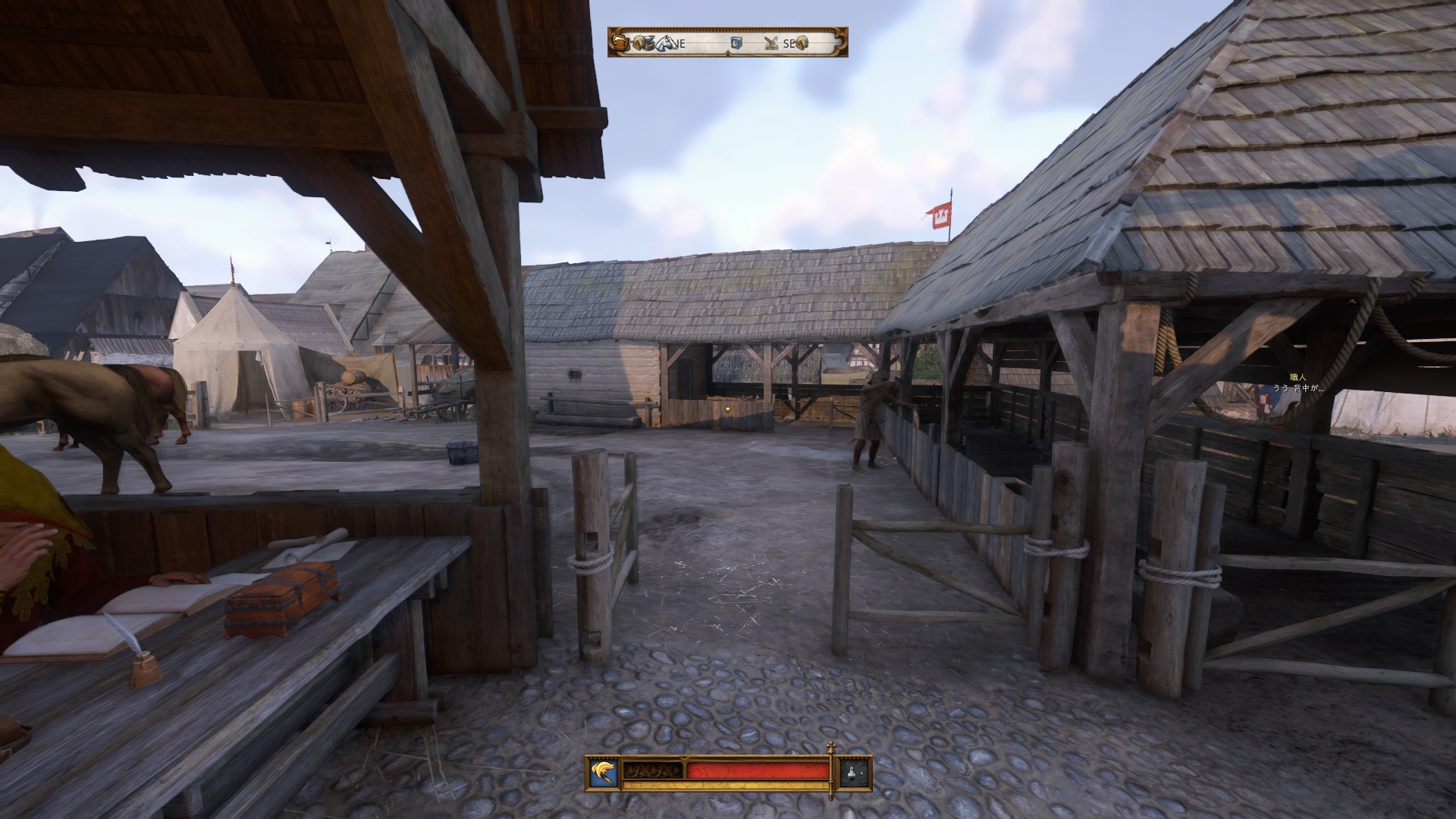Pick the grindstone marker beside the SE heading

802,43
